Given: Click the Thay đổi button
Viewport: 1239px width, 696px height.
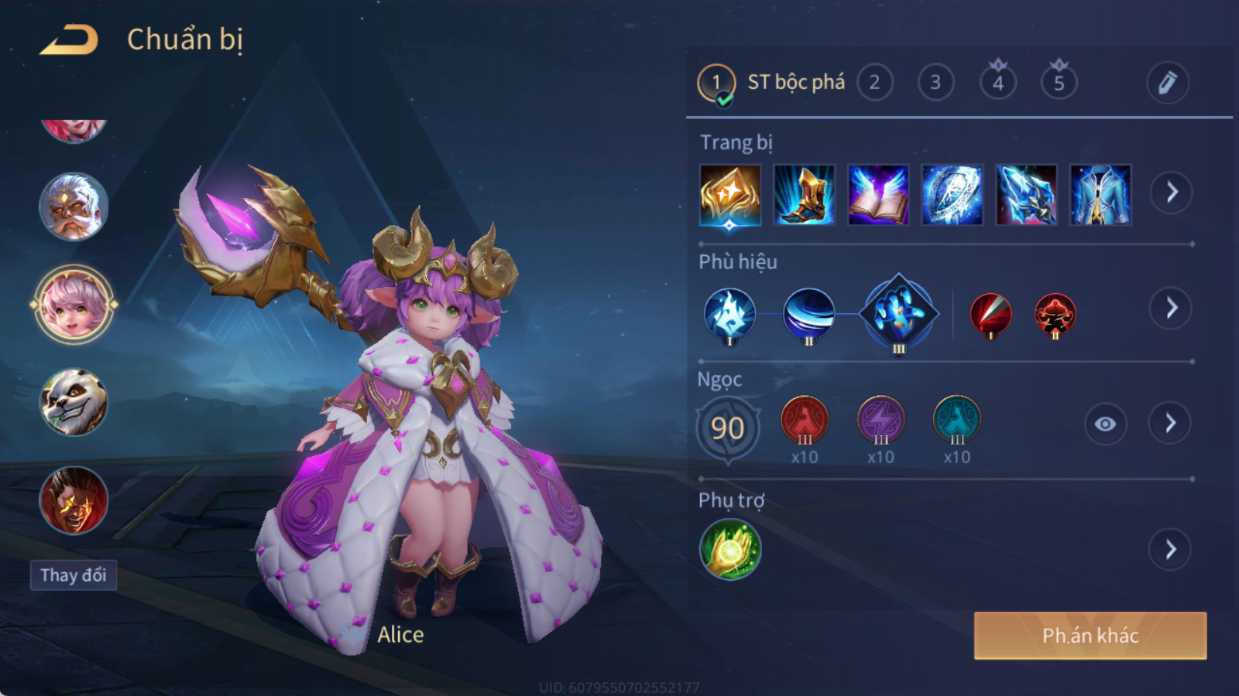Looking at the screenshot, I should tap(73, 575).
